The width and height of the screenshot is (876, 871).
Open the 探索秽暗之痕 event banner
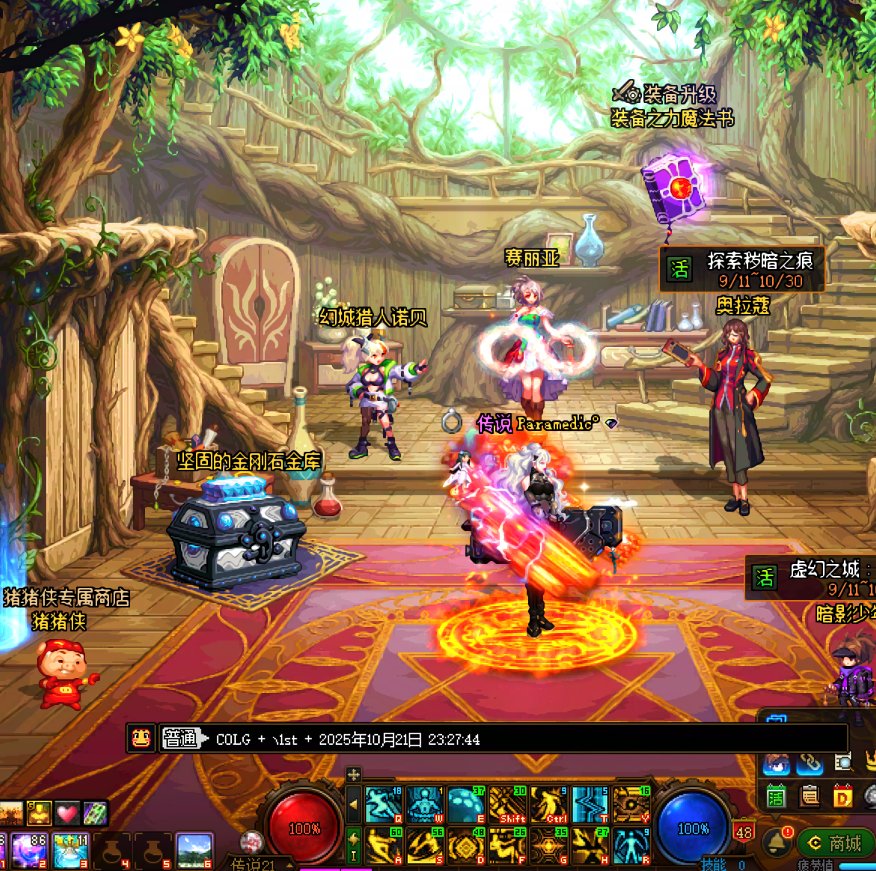pos(742,269)
